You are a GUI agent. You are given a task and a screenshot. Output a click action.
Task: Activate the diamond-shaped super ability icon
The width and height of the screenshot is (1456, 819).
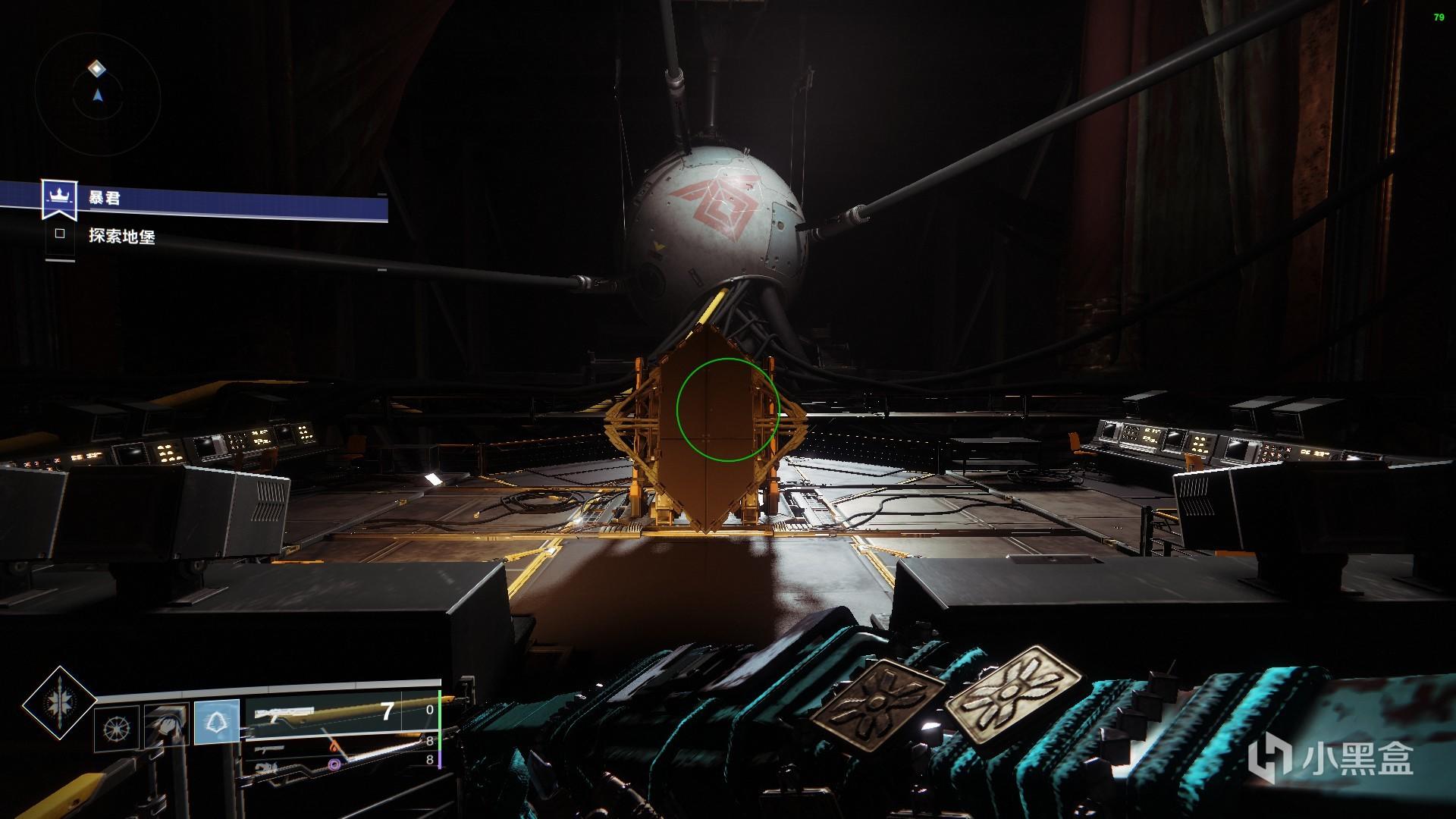point(59,704)
